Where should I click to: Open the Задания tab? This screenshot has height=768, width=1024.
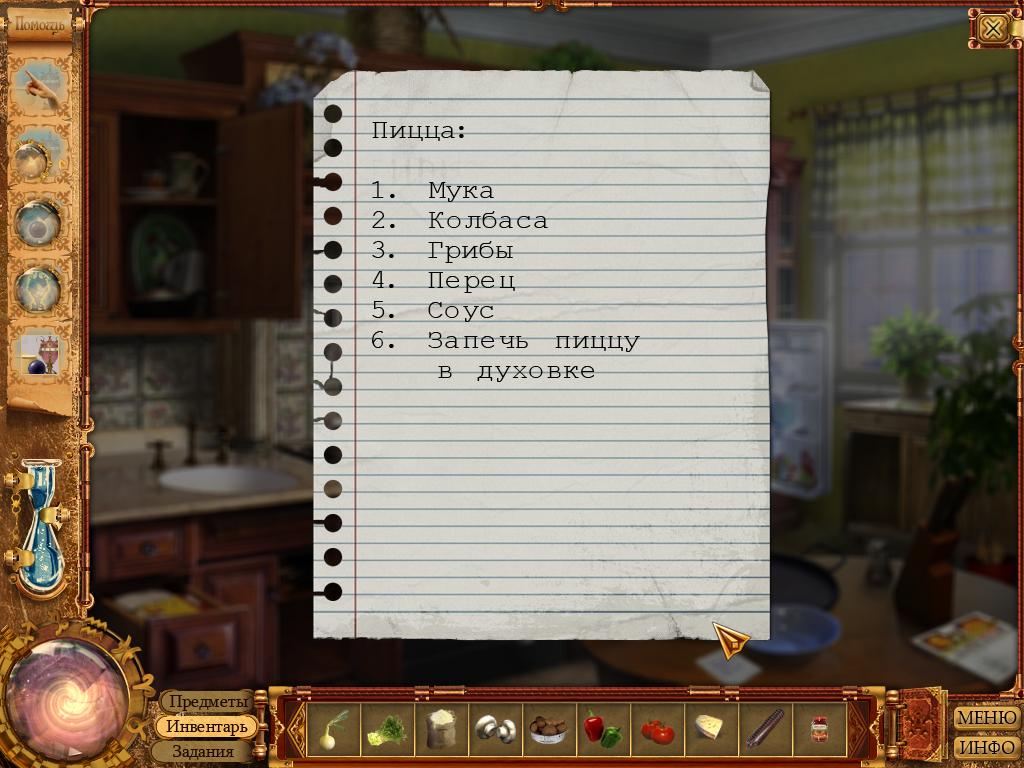203,751
